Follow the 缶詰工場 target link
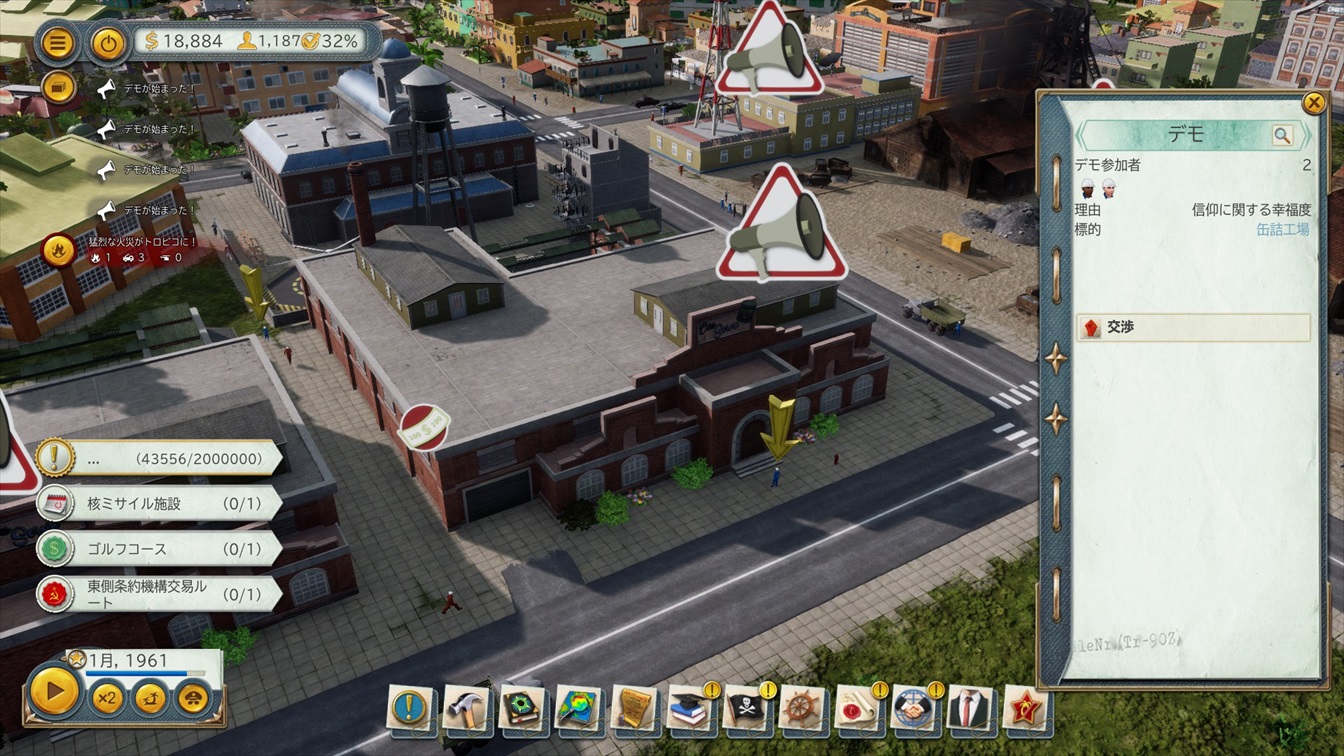This screenshot has width=1344, height=756. point(1282,229)
